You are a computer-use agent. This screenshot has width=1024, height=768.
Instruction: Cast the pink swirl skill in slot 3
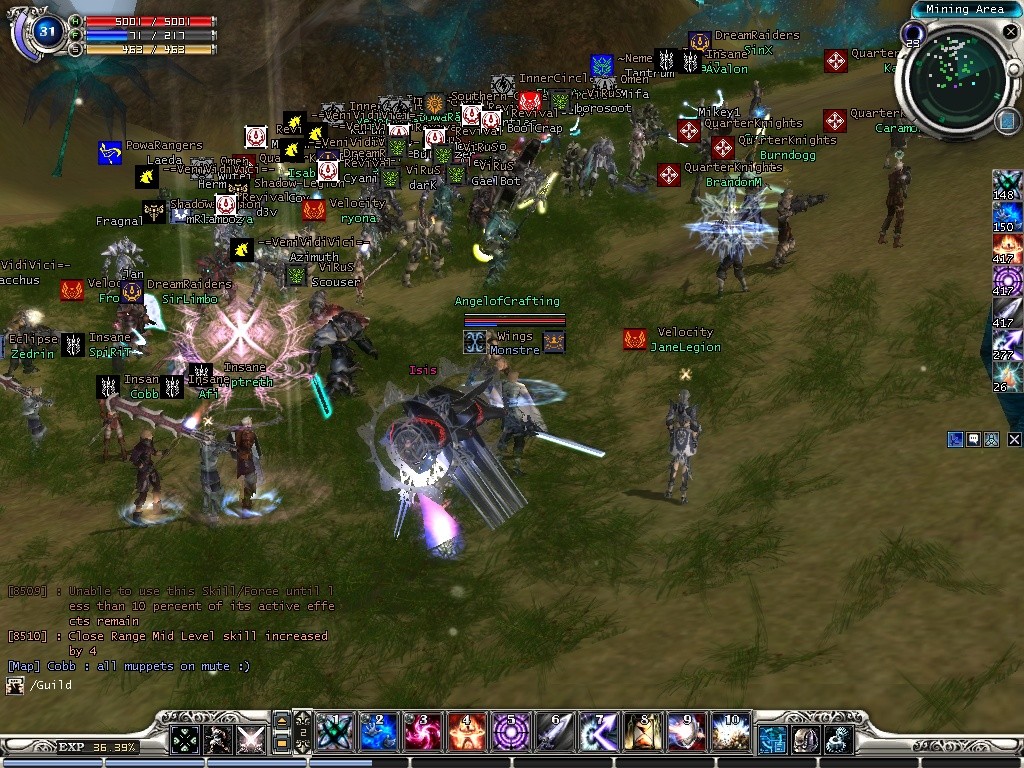422,733
